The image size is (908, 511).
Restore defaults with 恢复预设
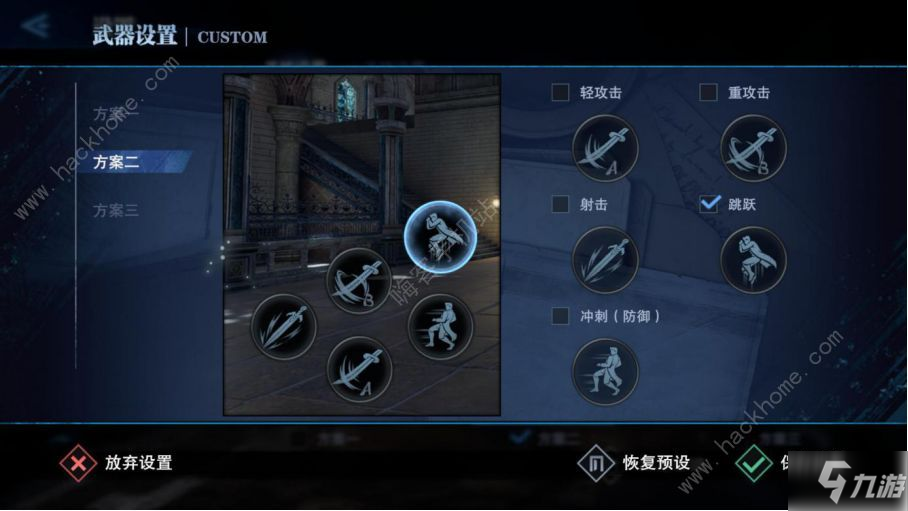(x=635, y=463)
